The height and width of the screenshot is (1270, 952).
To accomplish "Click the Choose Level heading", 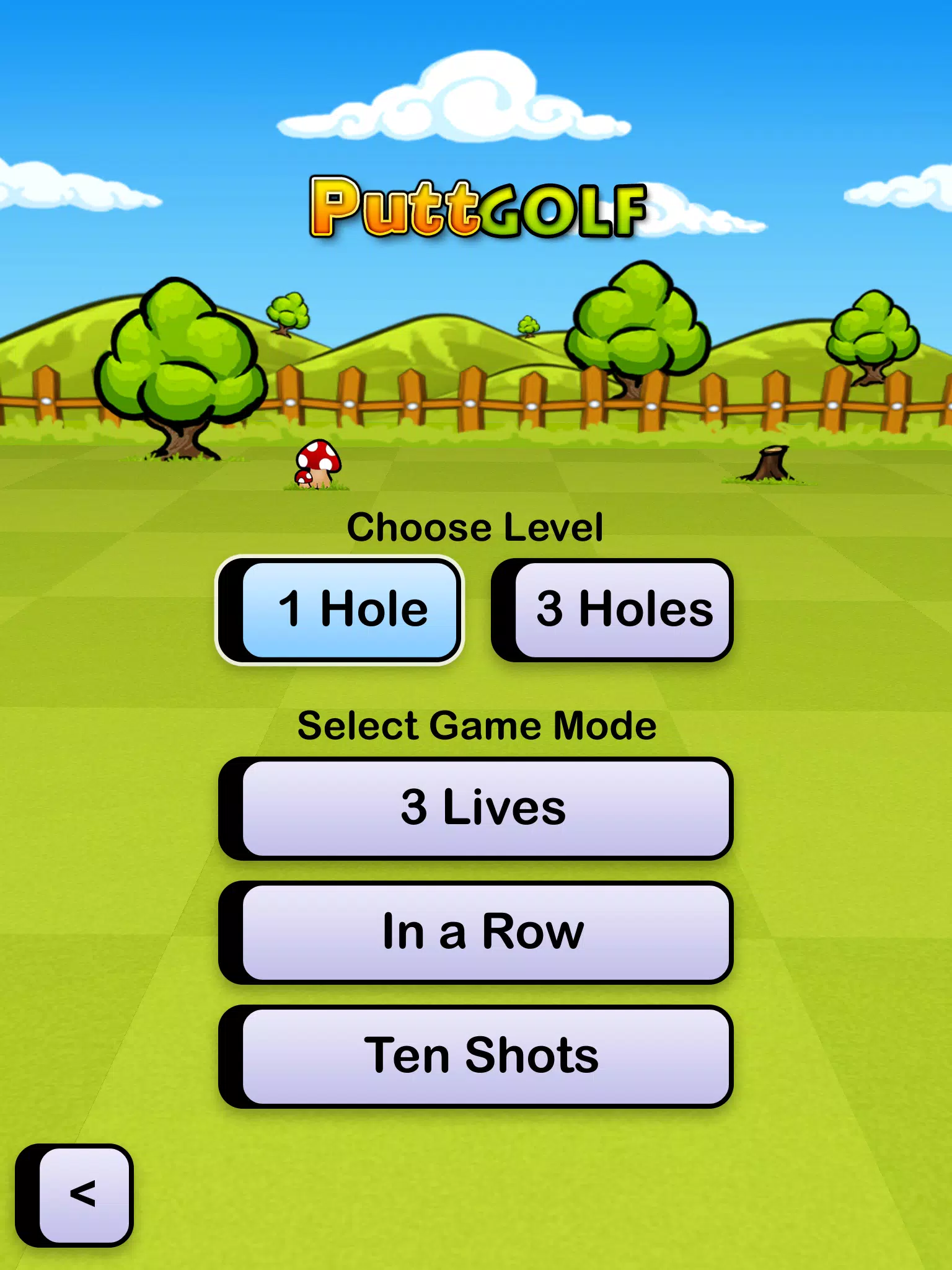I will click(x=476, y=527).
